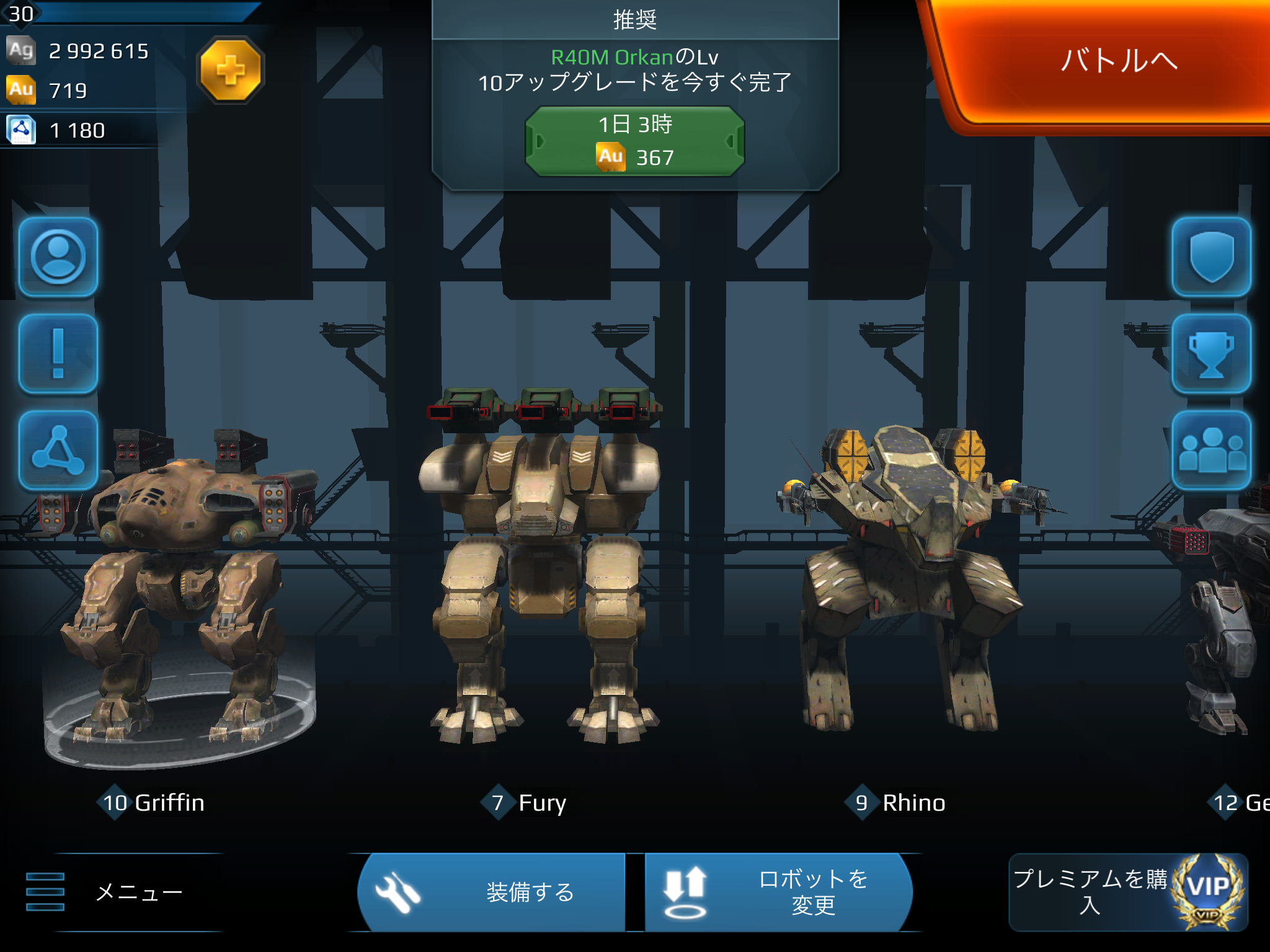Viewport: 1270px width, 952px height.
Task: Finish the Orkan upgrade for 367 gold
Action: (634, 141)
